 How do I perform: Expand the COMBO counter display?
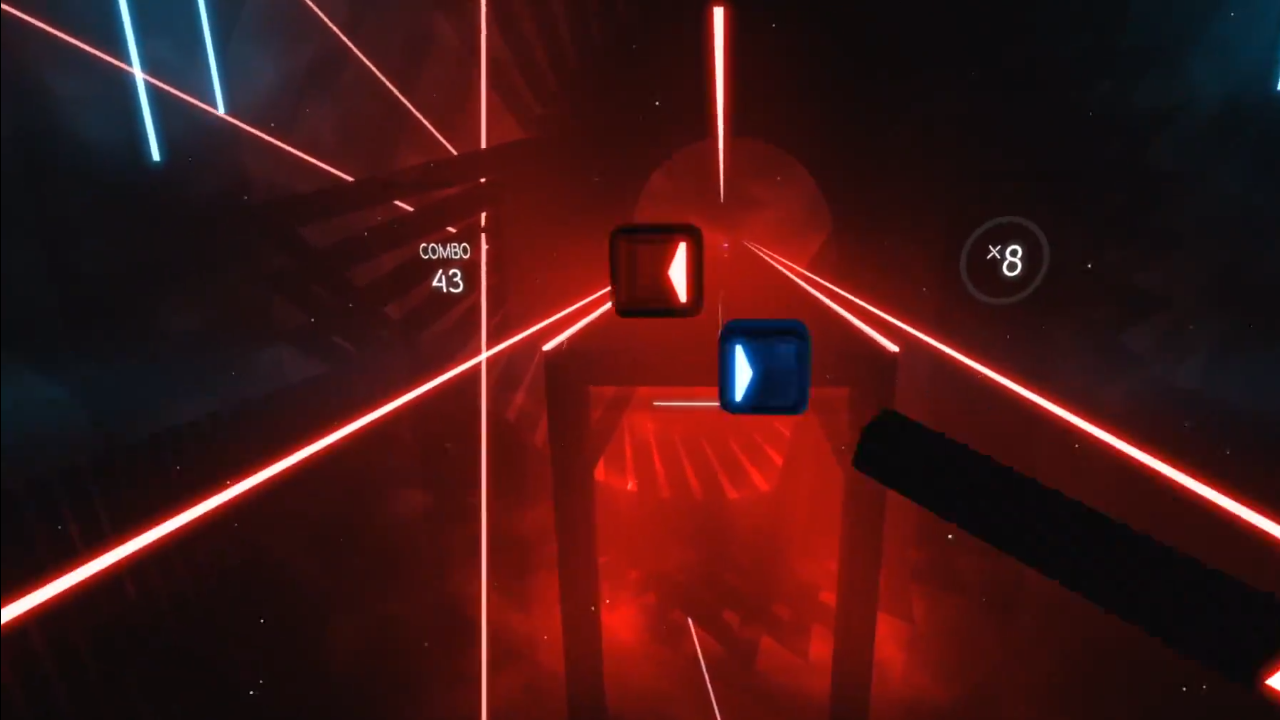445,265
